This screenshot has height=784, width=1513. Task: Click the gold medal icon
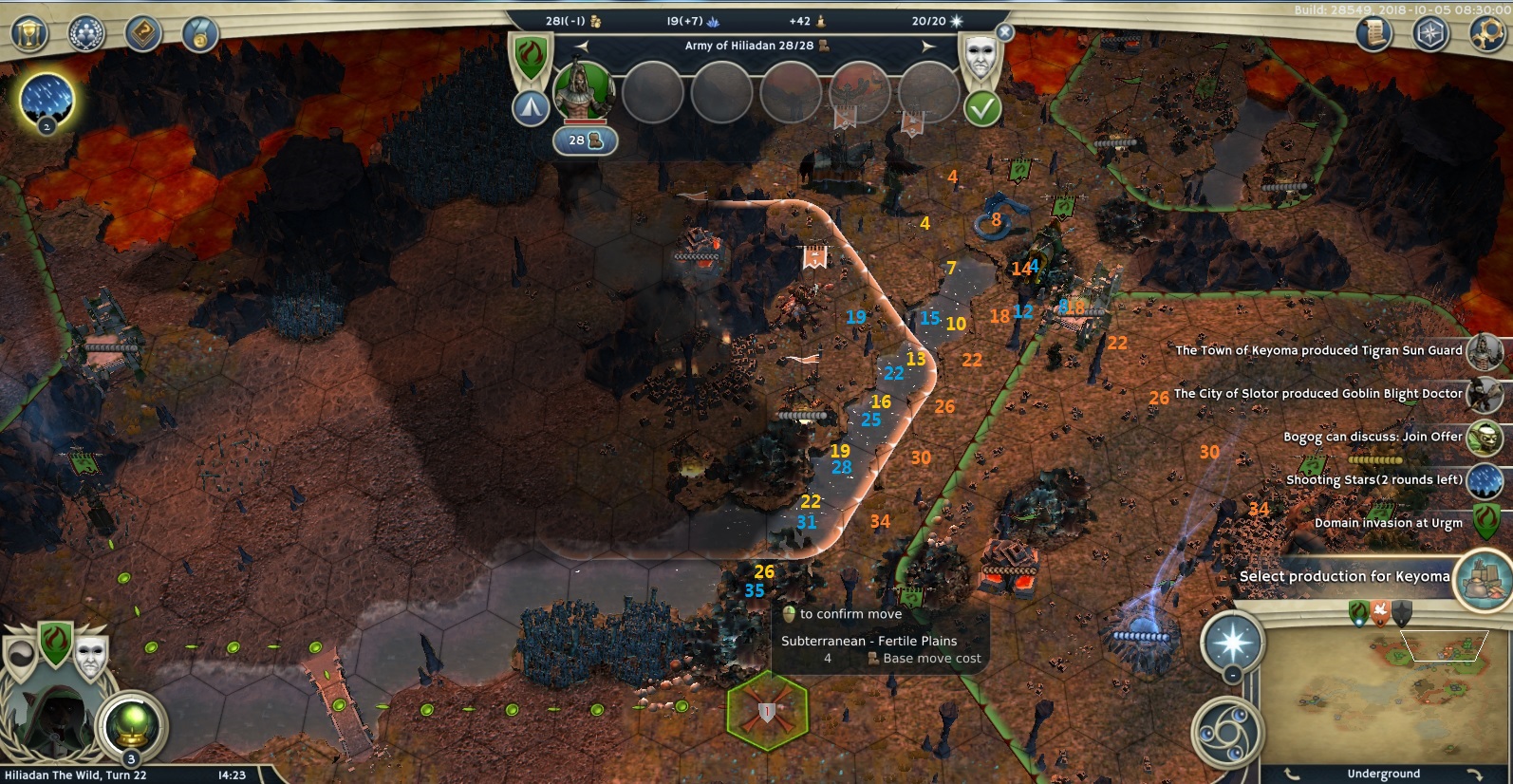(x=200, y=35)
